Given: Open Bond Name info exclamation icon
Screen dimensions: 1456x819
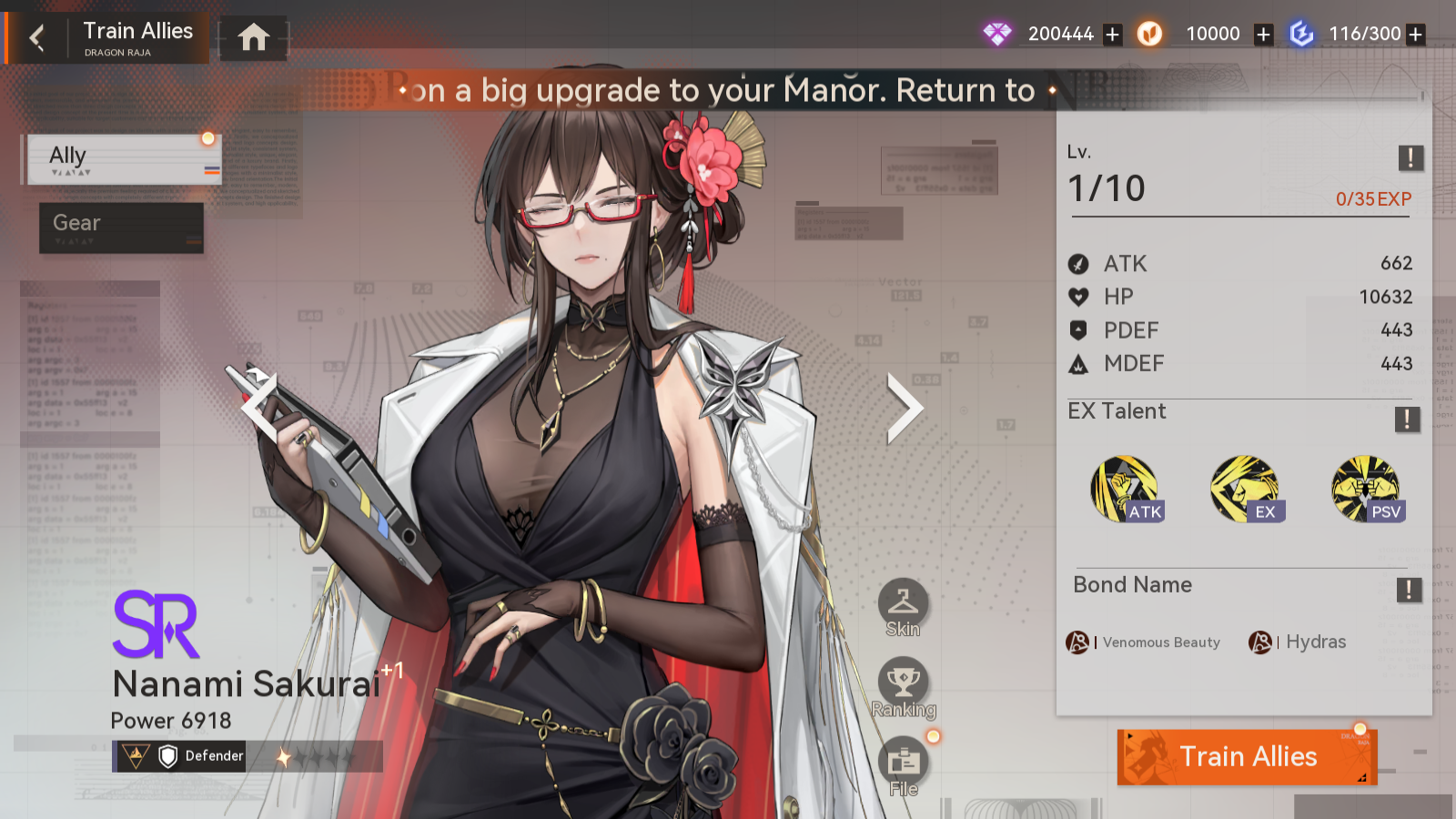Looking at the screenshot, I should click(x=1409, y=590).
